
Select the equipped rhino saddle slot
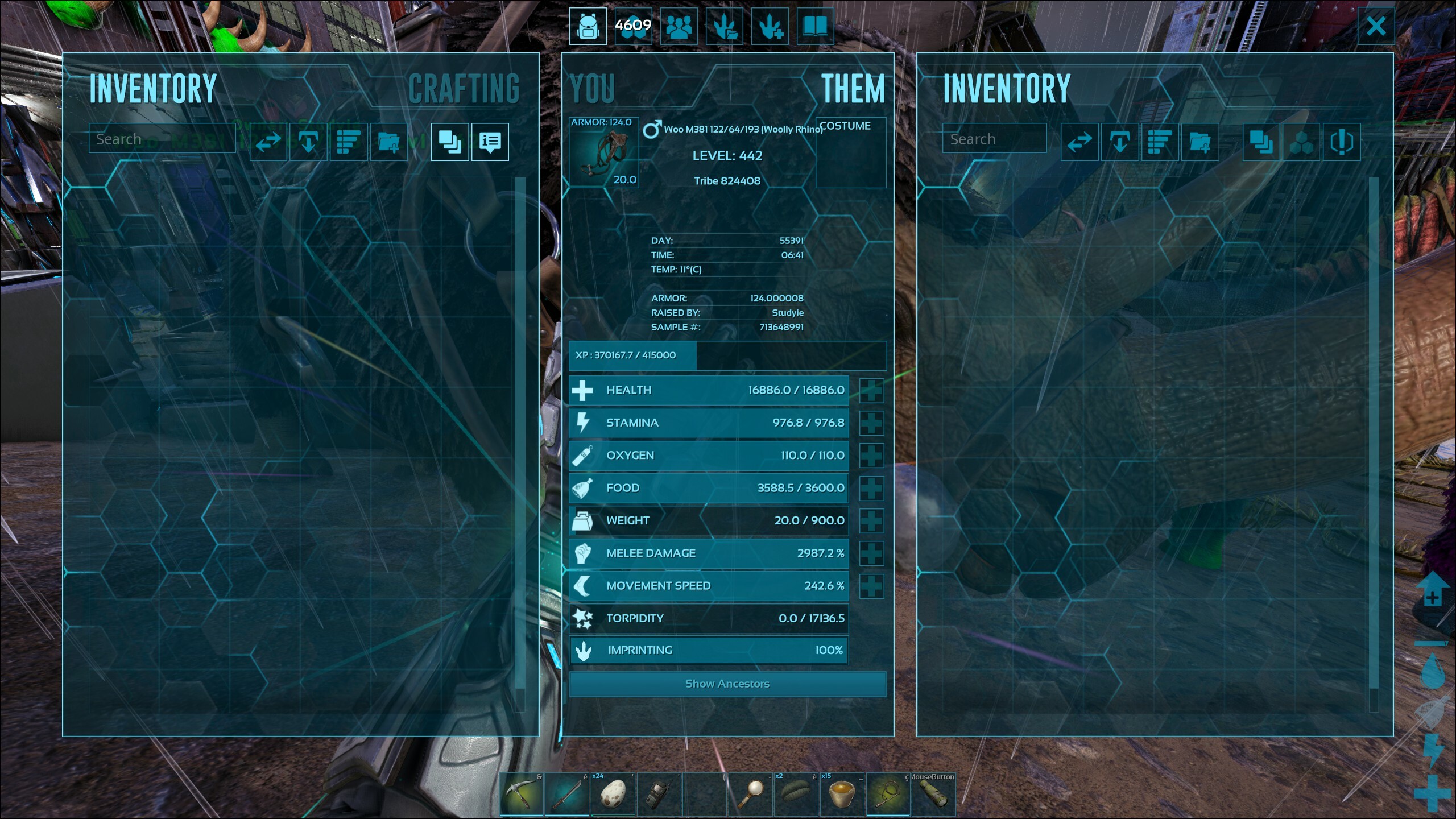click(604, 152)
